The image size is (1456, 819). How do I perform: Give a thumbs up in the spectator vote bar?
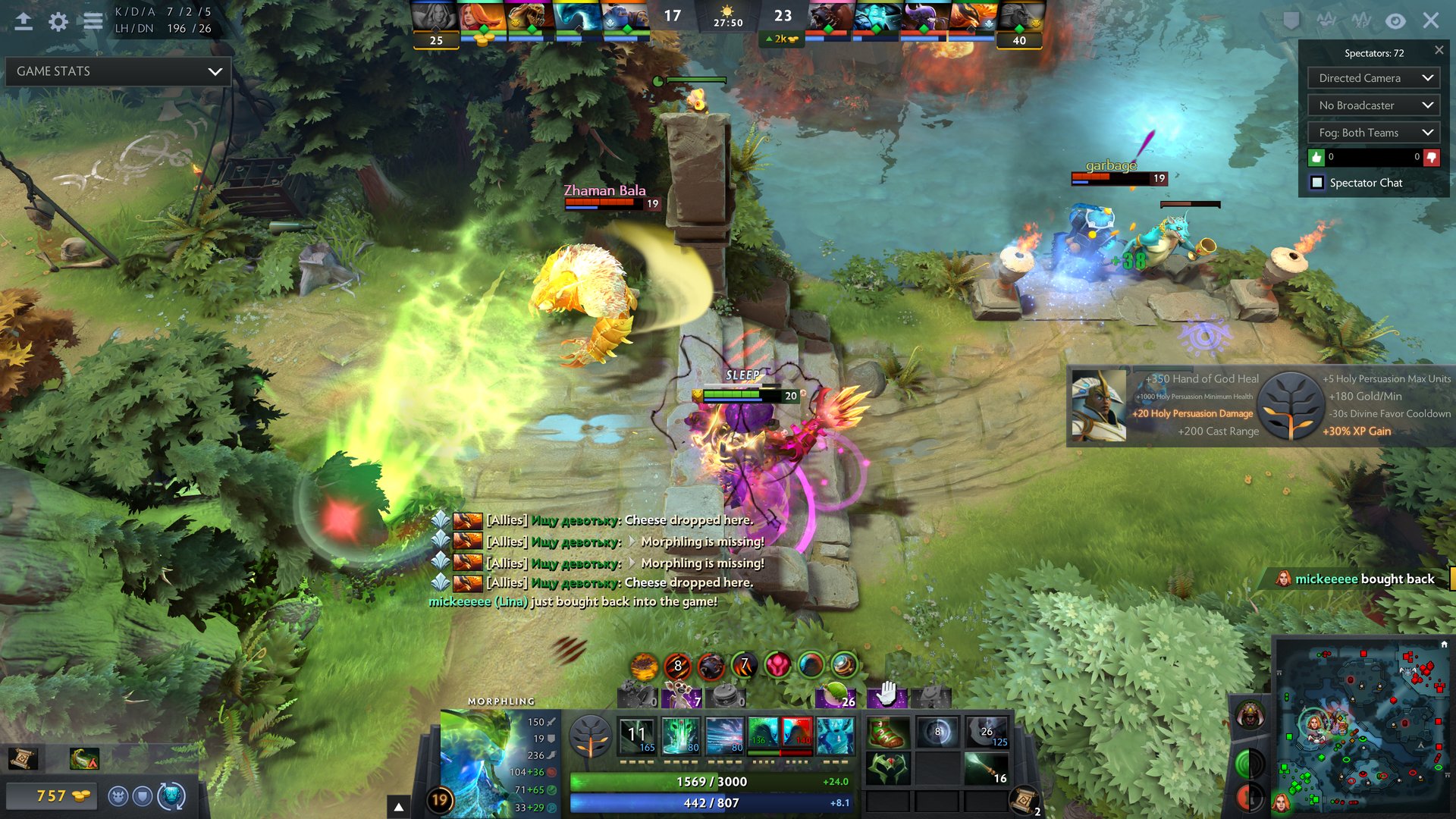pyautogui.click(x=1316, y=157)
